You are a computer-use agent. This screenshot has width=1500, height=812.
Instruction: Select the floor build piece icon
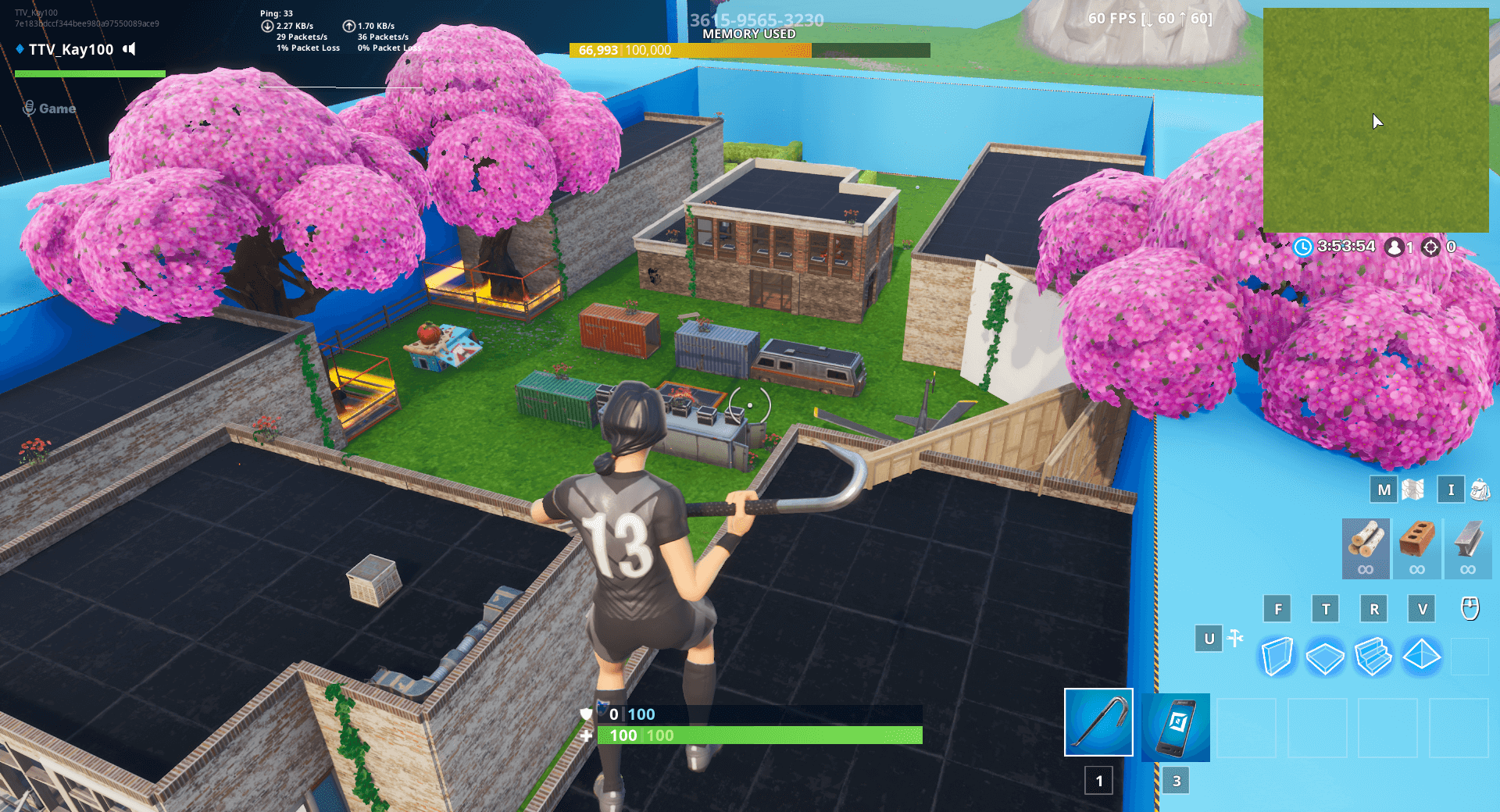(1326, 656)
